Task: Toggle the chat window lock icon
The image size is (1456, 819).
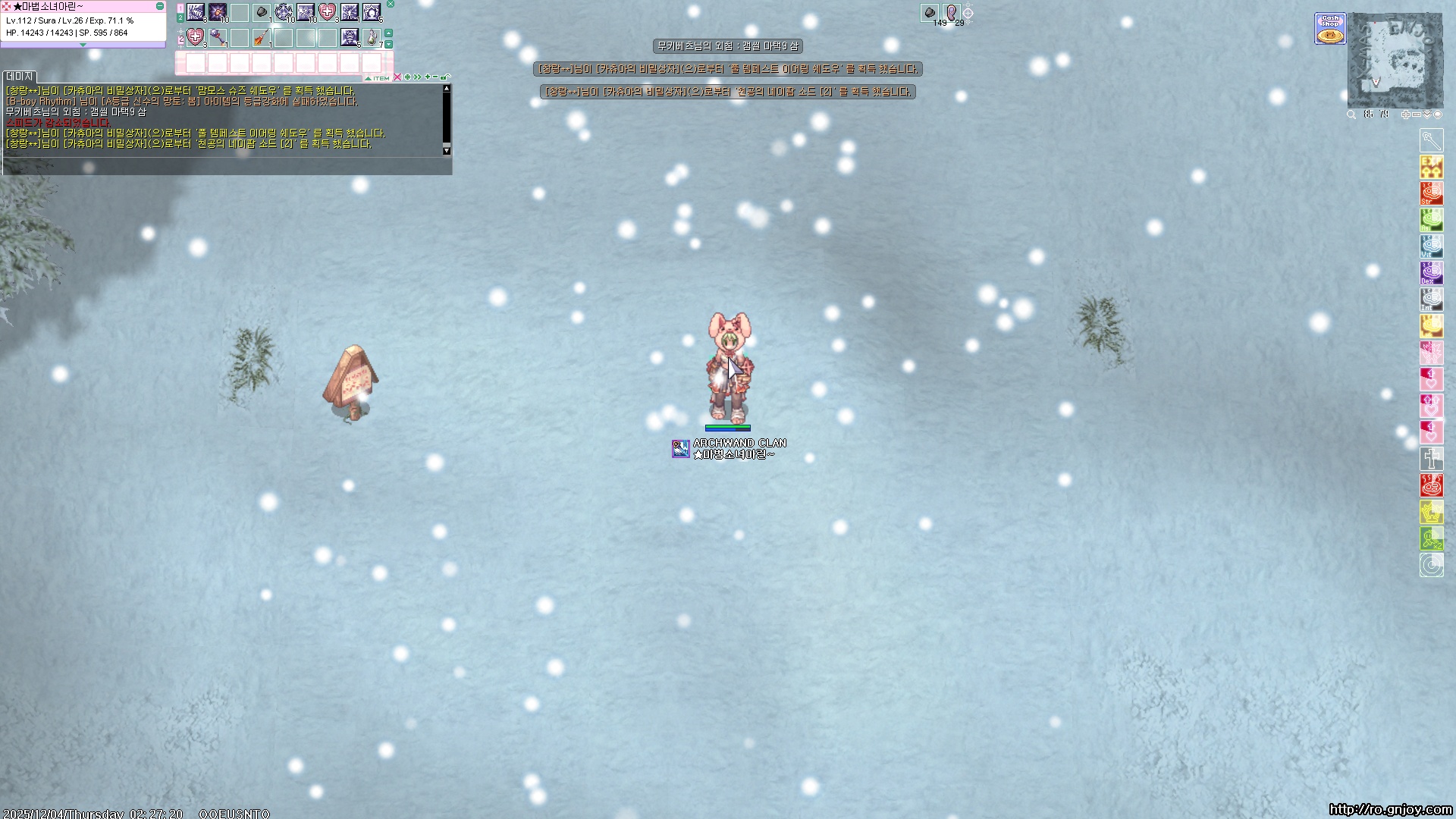Action: click(446, 77)
